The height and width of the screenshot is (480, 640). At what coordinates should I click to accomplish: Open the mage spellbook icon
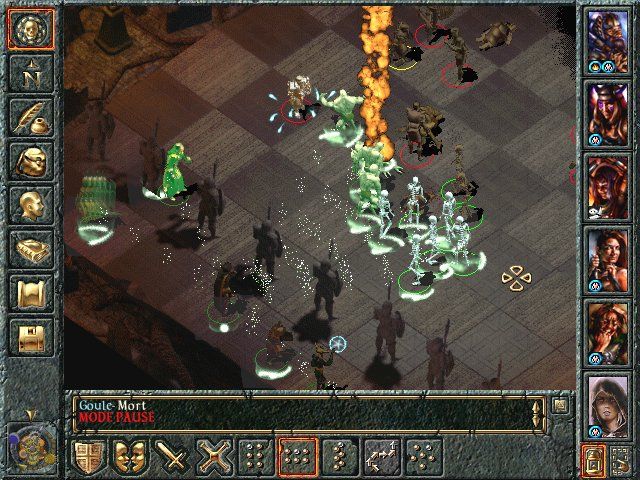(31, 248)
